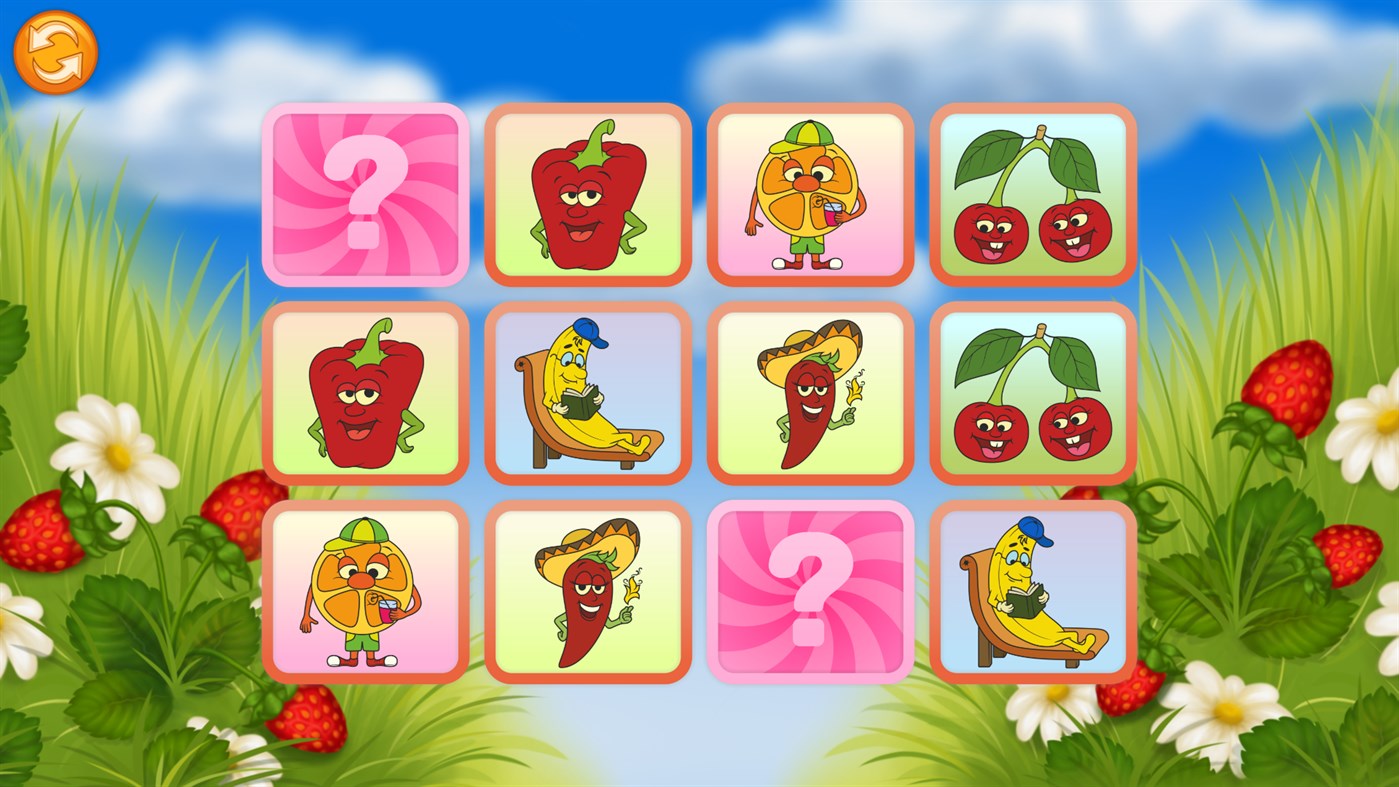Match the two cherries cards by clicking one

tap(1032, 195)
